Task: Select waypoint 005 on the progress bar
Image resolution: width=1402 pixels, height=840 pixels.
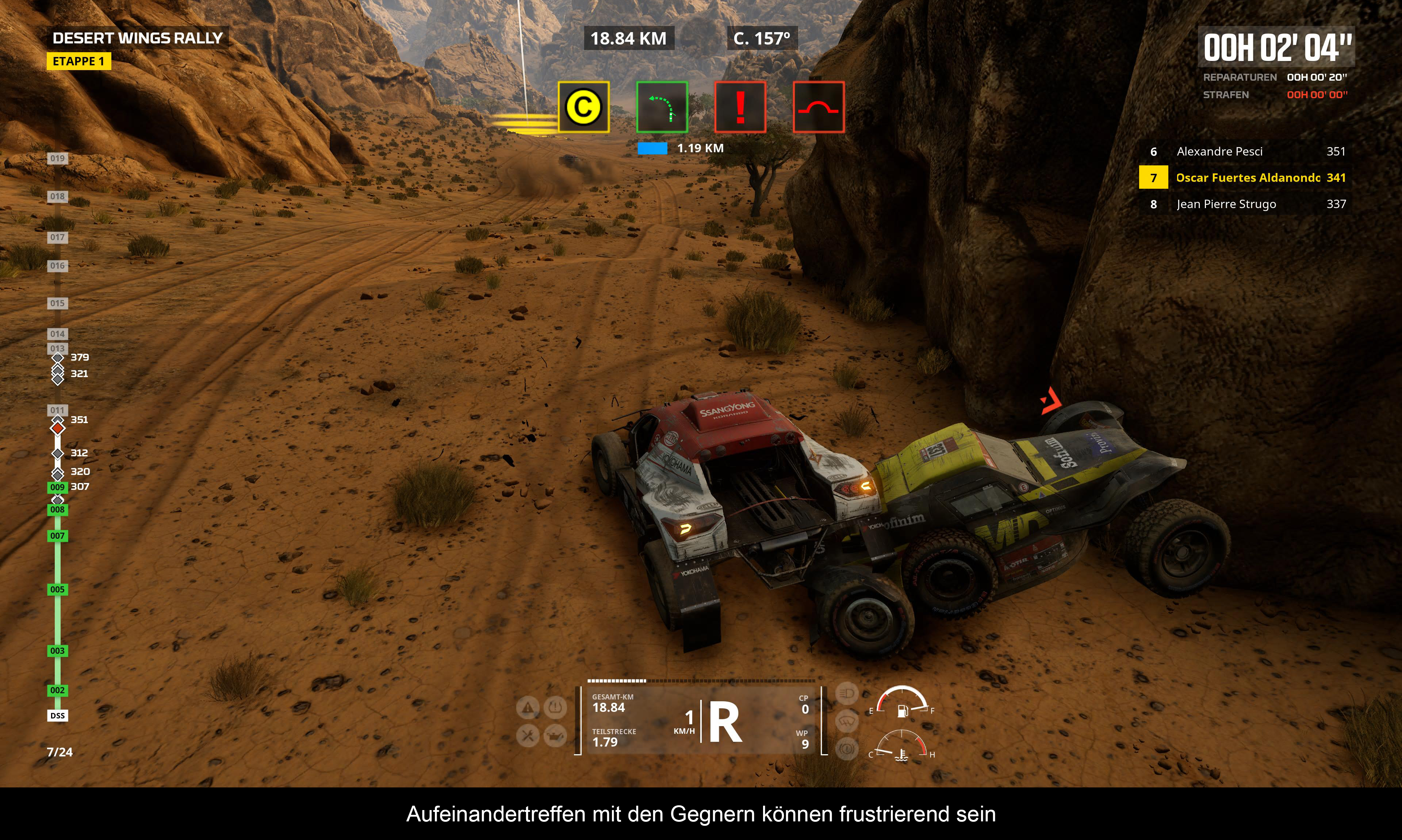Action: click(x=57, y=589)
